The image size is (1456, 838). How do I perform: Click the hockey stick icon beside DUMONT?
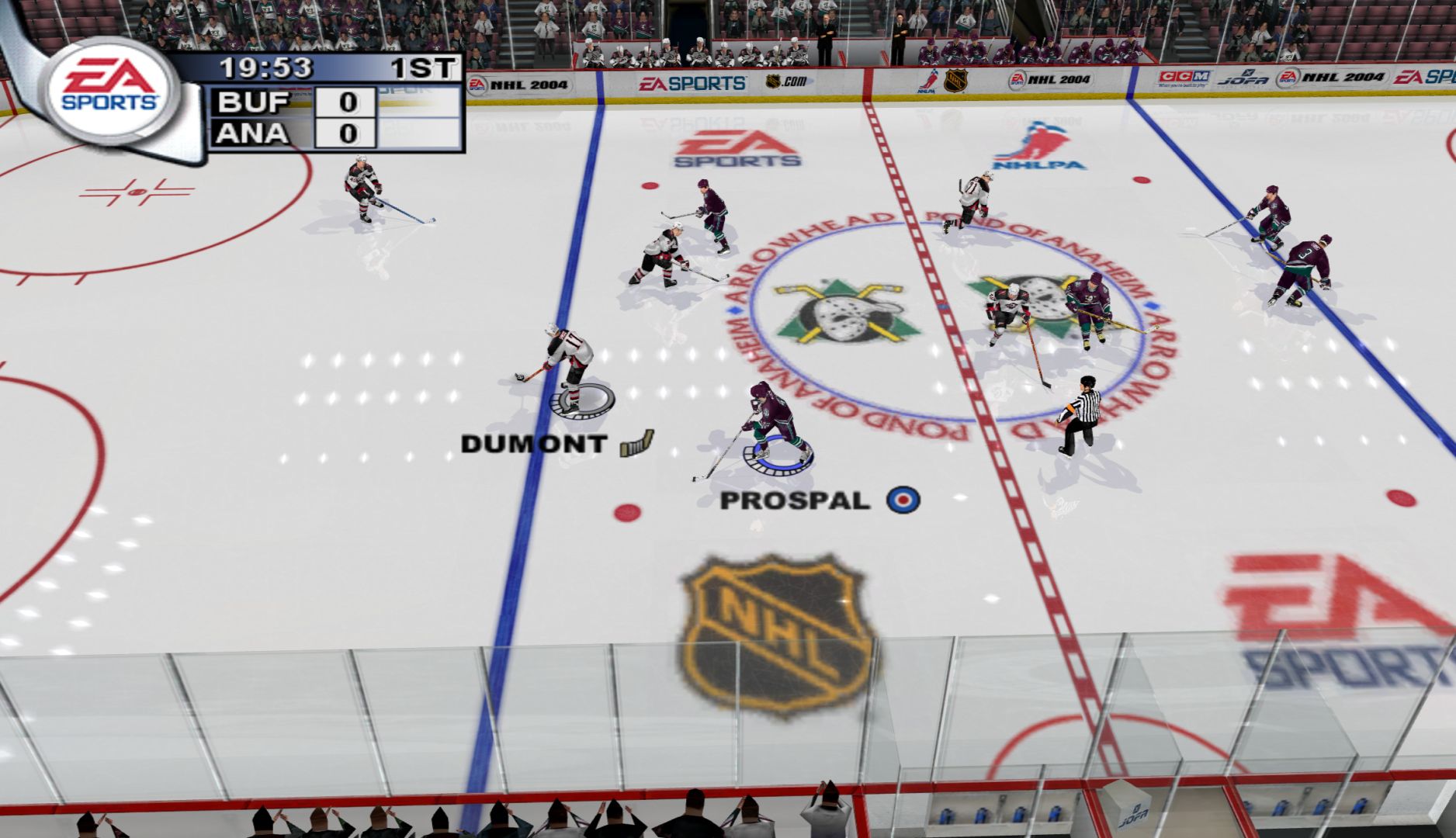(x=636, y=443)
